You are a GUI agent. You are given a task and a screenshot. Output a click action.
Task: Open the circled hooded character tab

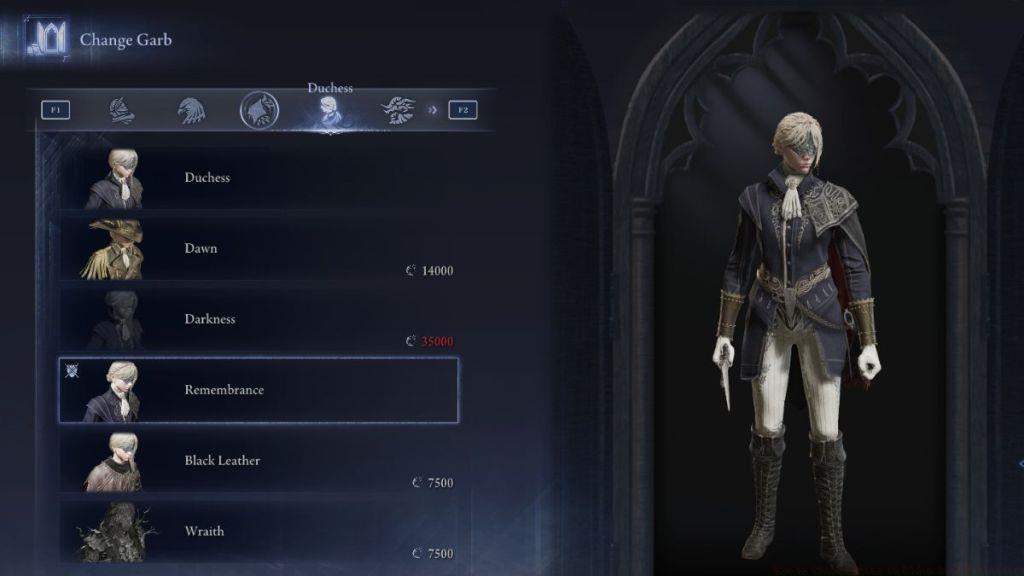(x=259, y=110)
